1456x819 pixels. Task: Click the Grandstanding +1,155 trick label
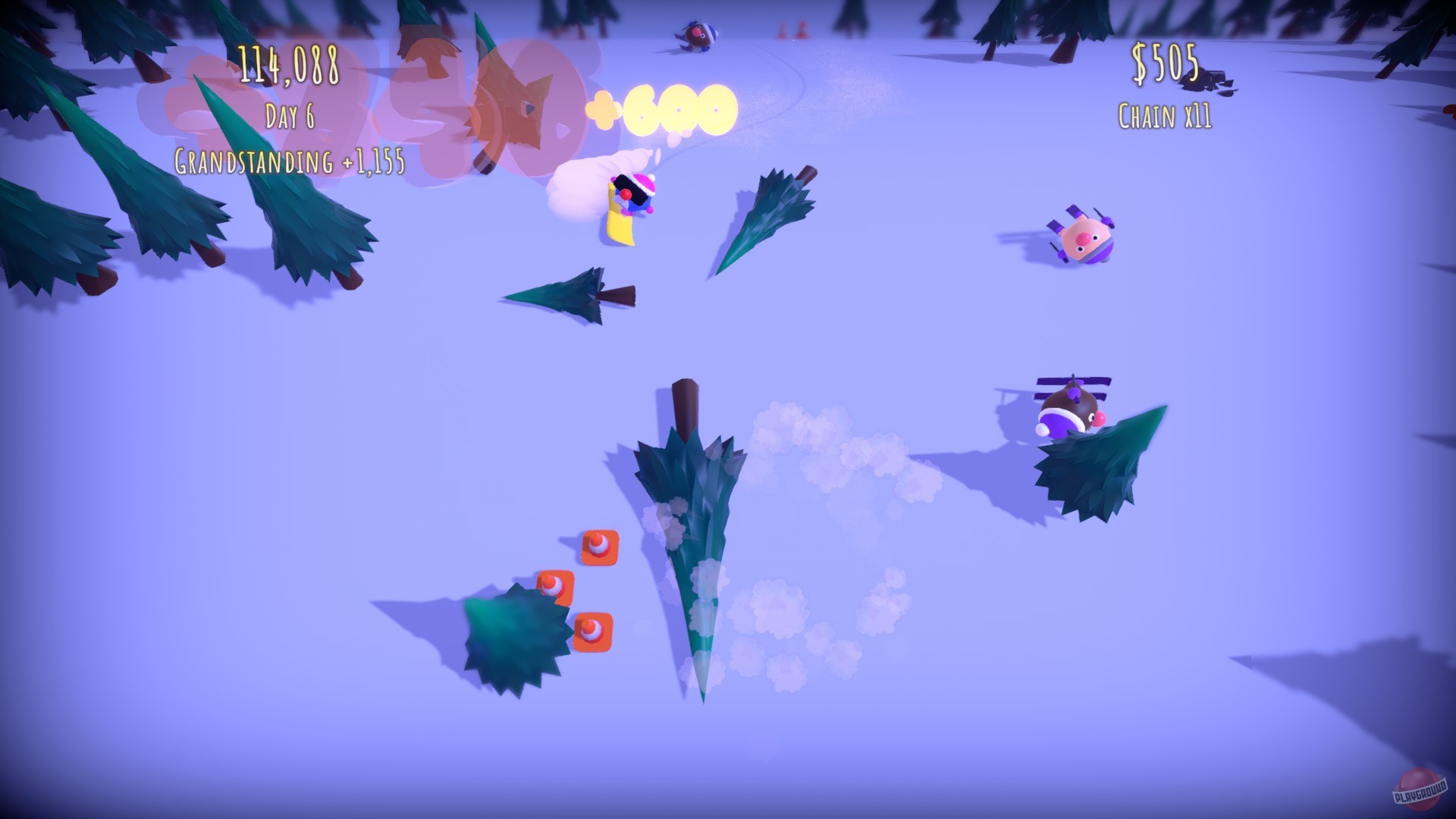[x=288, y=162]
